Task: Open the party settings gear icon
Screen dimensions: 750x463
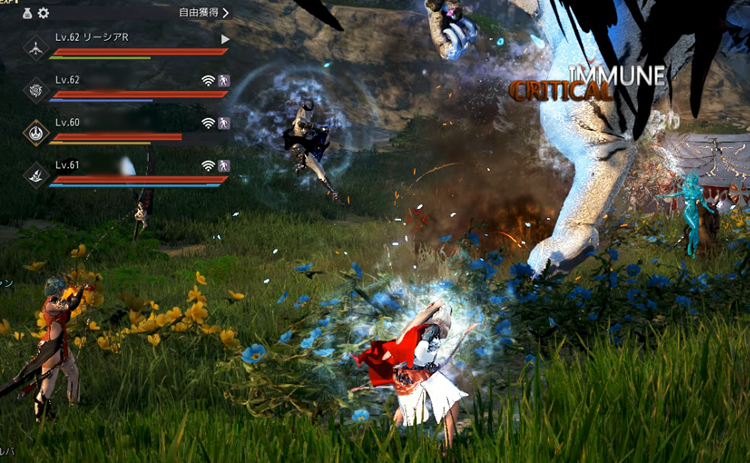Action: [43, 13]
